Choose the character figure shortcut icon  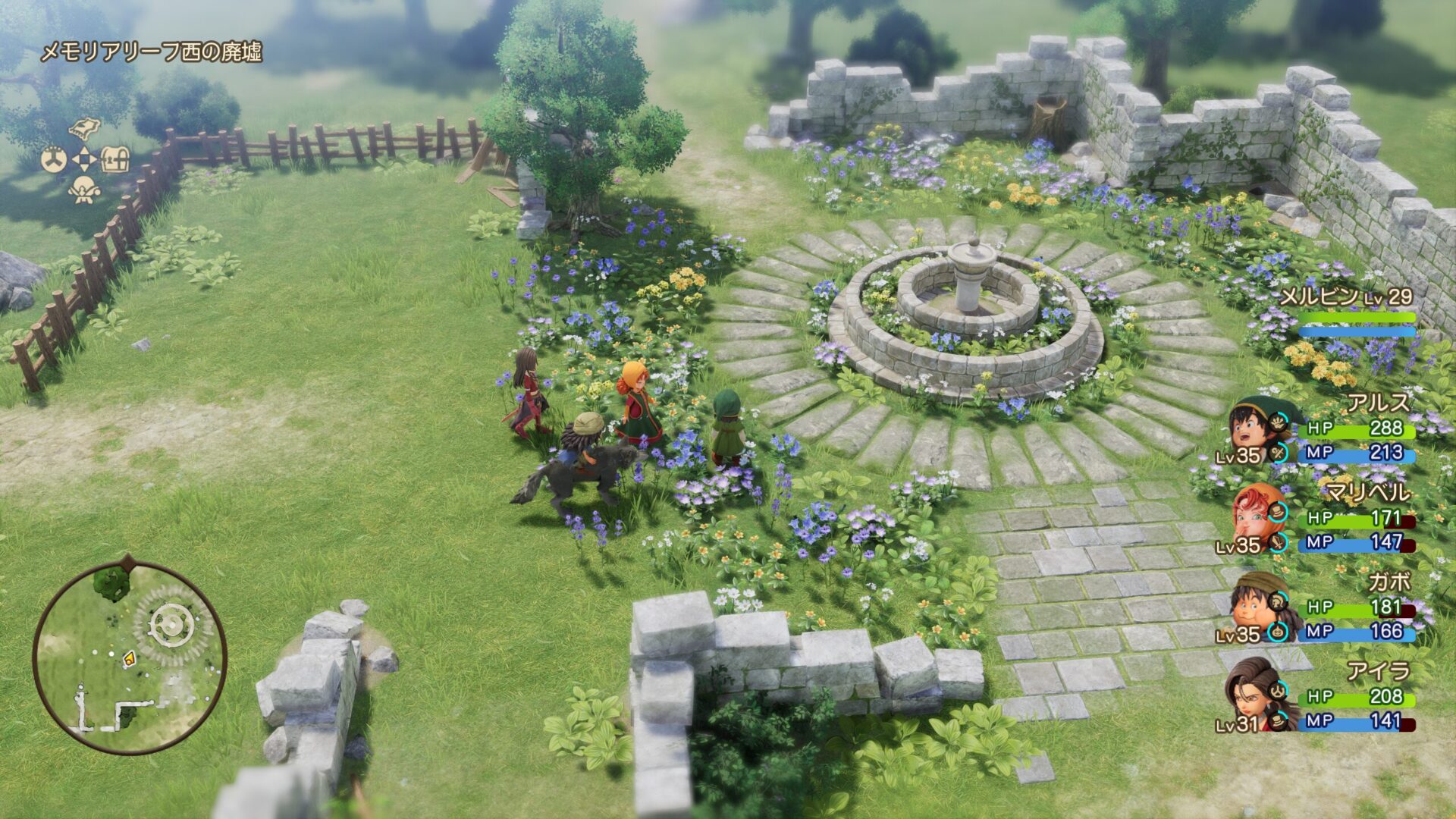click(x=84, y=190)
